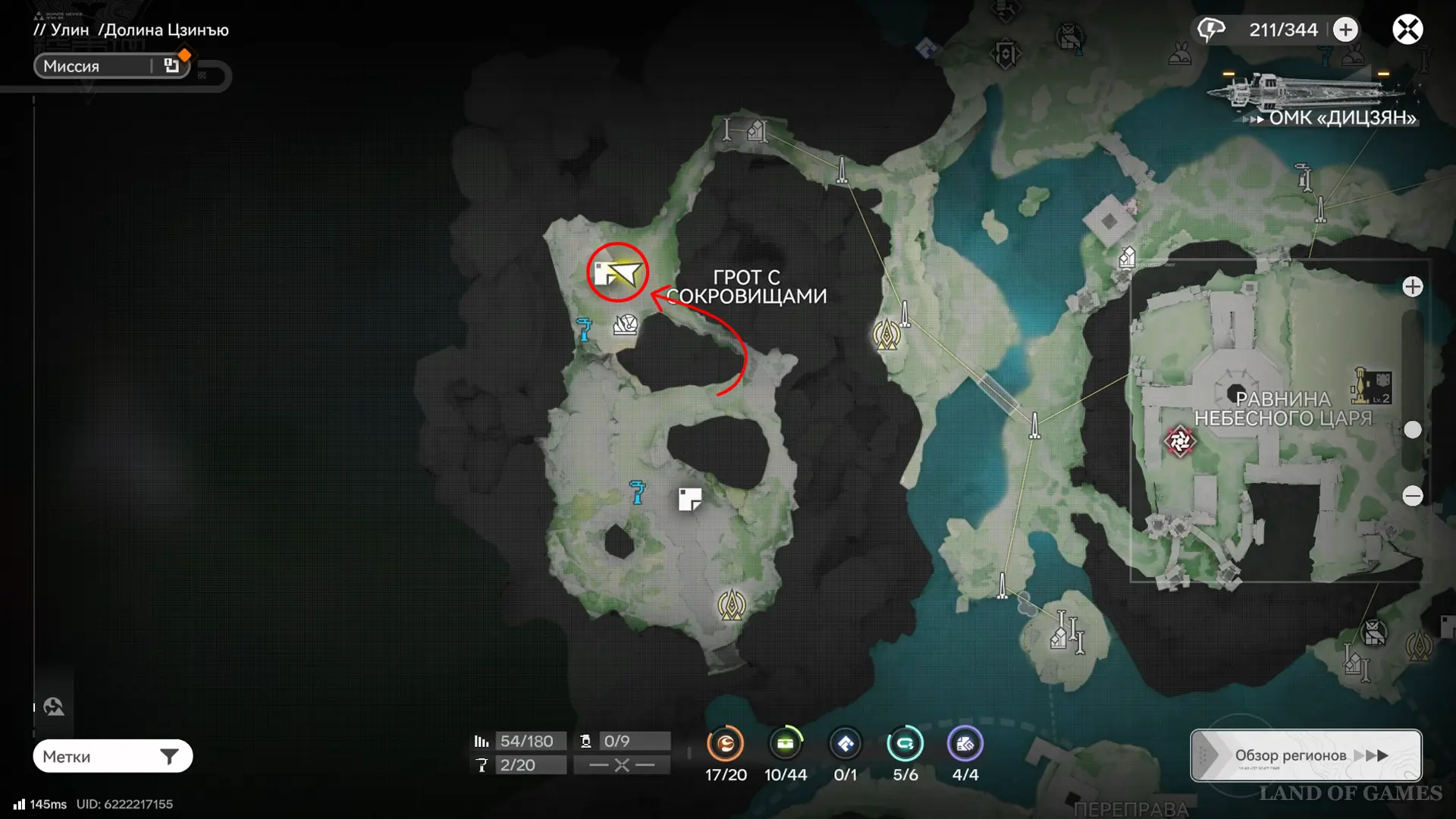
Task: Select the Равнина Небесного Царя area label
Action: point(1283,409)
